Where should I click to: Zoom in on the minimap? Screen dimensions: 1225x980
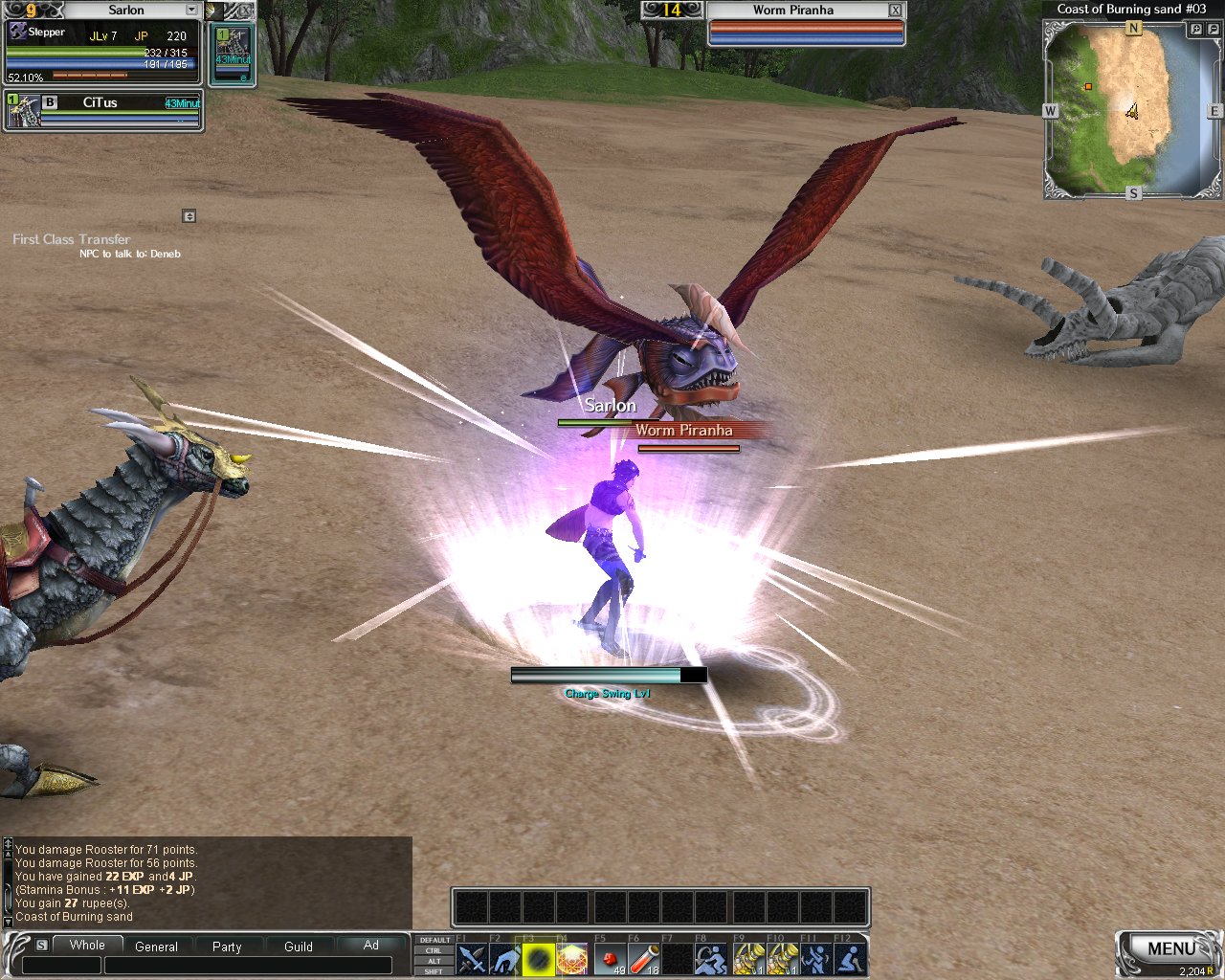point(1196,30)
